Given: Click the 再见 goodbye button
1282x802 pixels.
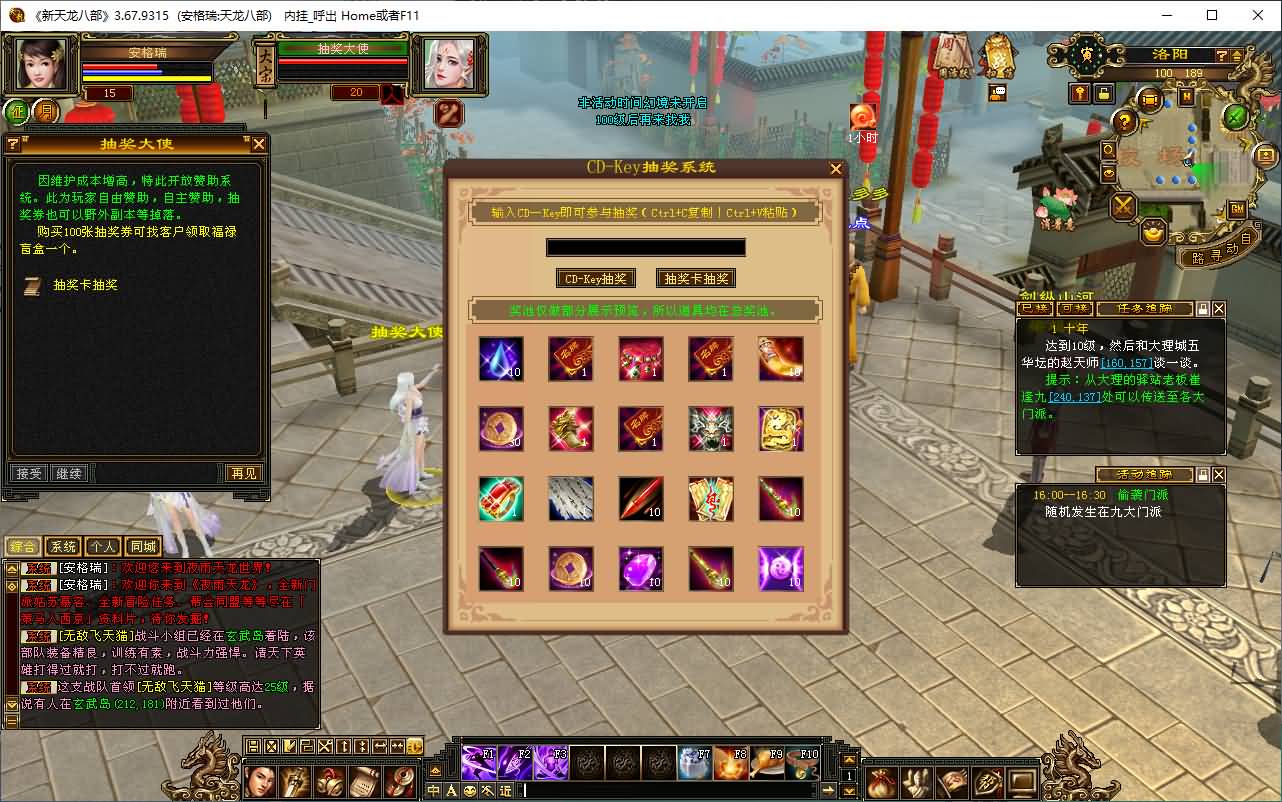Looking at the screenshot, I should click(243, 473).
